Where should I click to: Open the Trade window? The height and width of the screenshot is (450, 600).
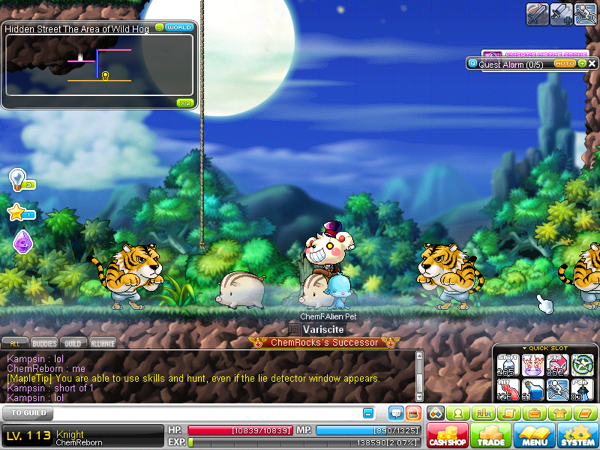(492, 435)
